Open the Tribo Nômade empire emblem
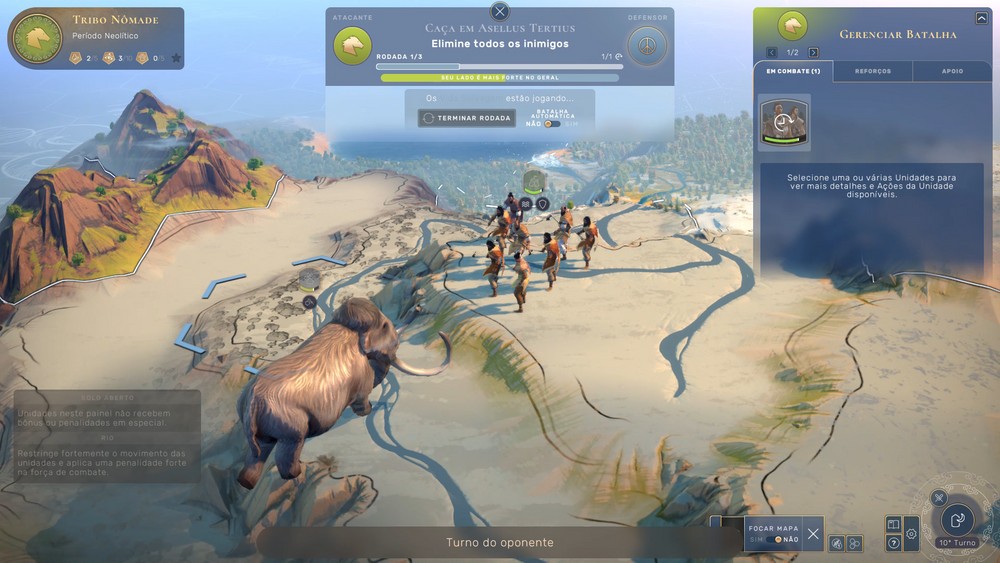 point(38,38)
